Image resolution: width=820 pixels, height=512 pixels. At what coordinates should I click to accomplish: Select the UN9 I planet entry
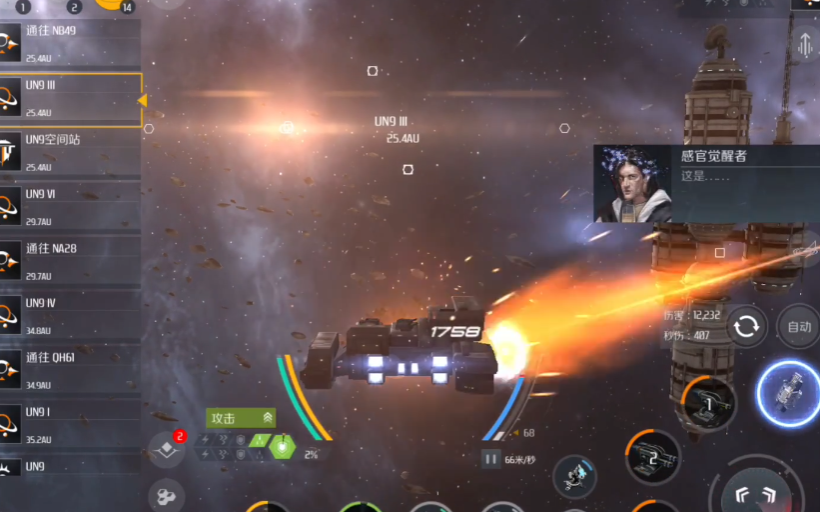point(70,424)
